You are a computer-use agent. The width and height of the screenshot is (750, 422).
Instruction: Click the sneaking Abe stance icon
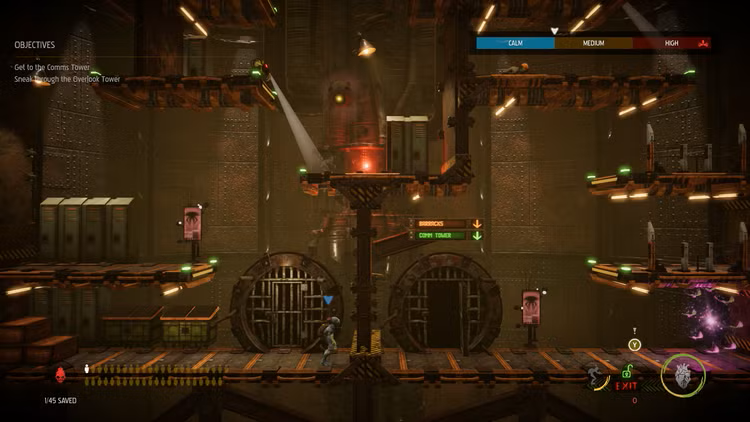[x=598, y=377]
